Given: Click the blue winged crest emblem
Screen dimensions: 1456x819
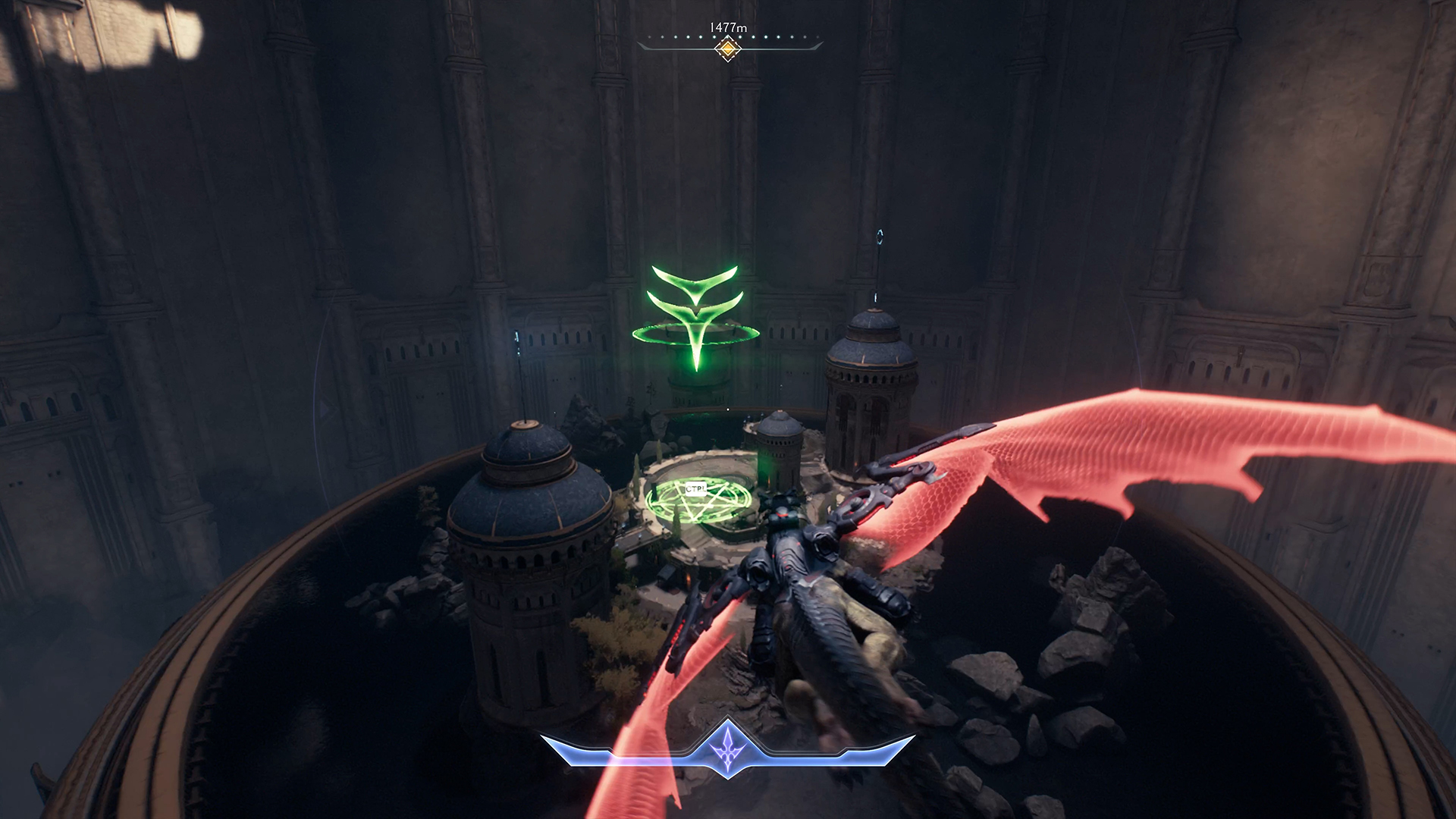Looking at the screenshot, I should [x=727, y=747].
